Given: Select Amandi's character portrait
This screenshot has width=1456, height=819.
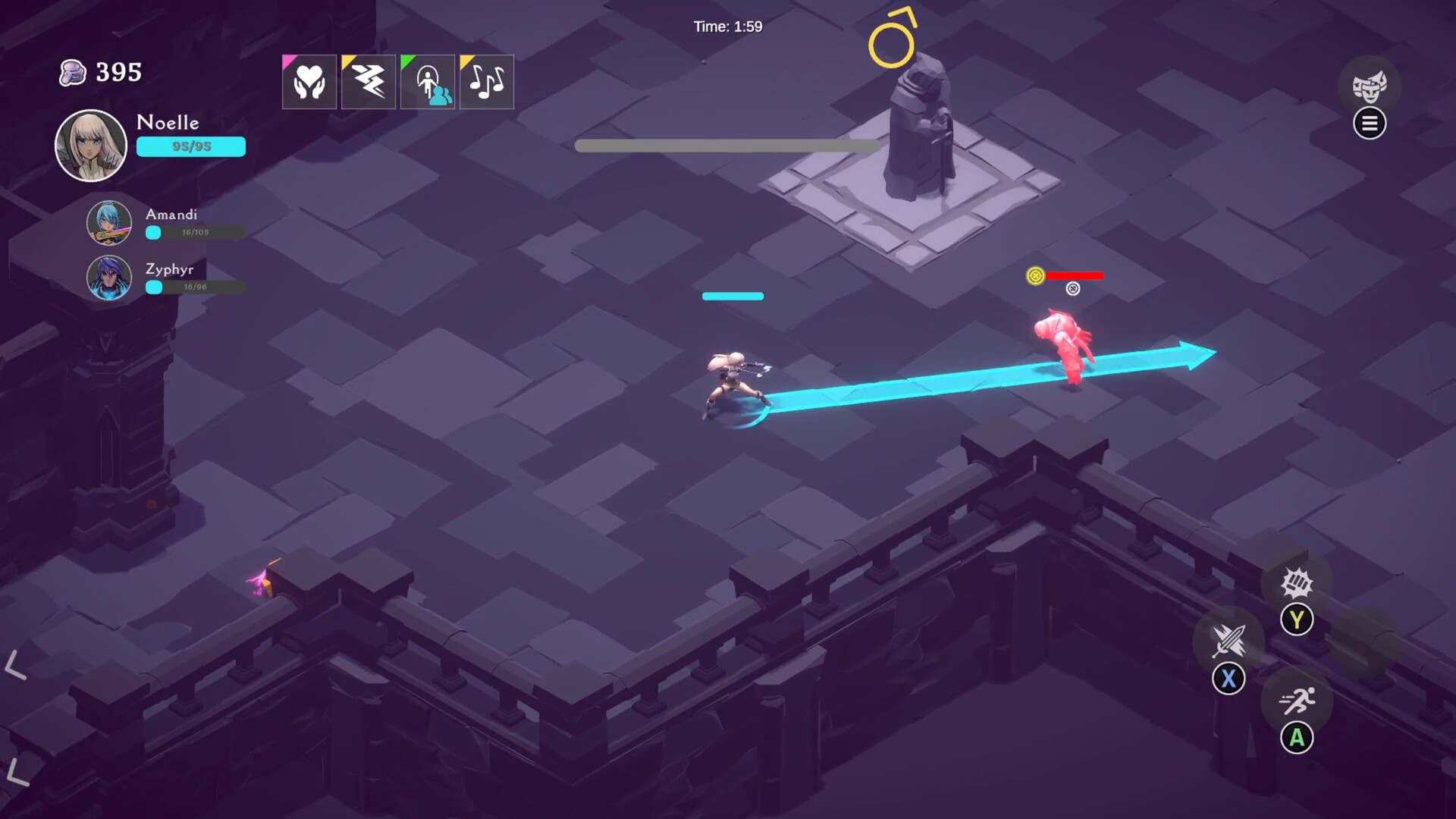Looking at the screenshot, I should tap(108, 224).
